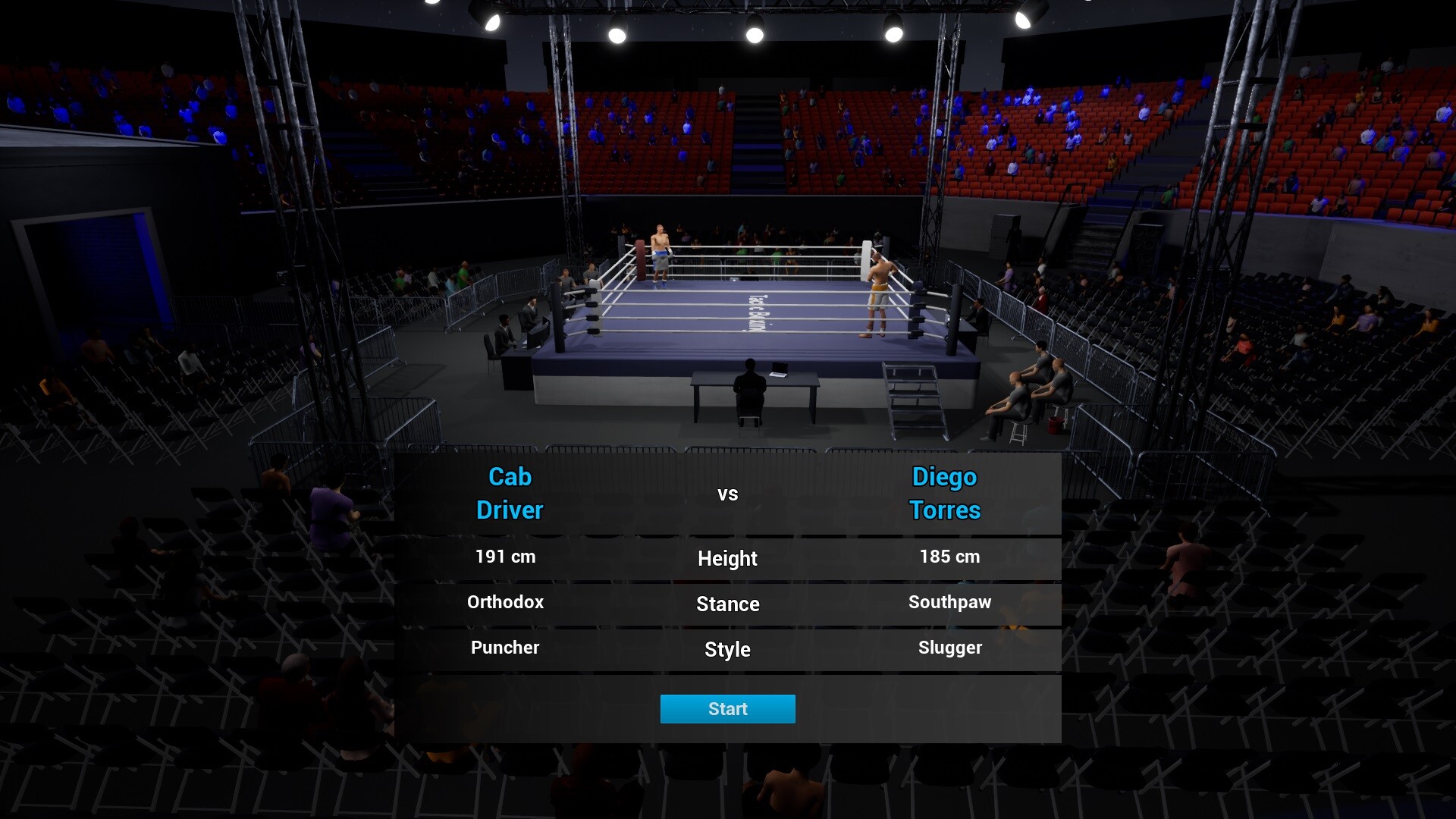This screenshot has height=819, width=1456.
Task: Select fighter name Cab Driver
Action: coord(510,493)
